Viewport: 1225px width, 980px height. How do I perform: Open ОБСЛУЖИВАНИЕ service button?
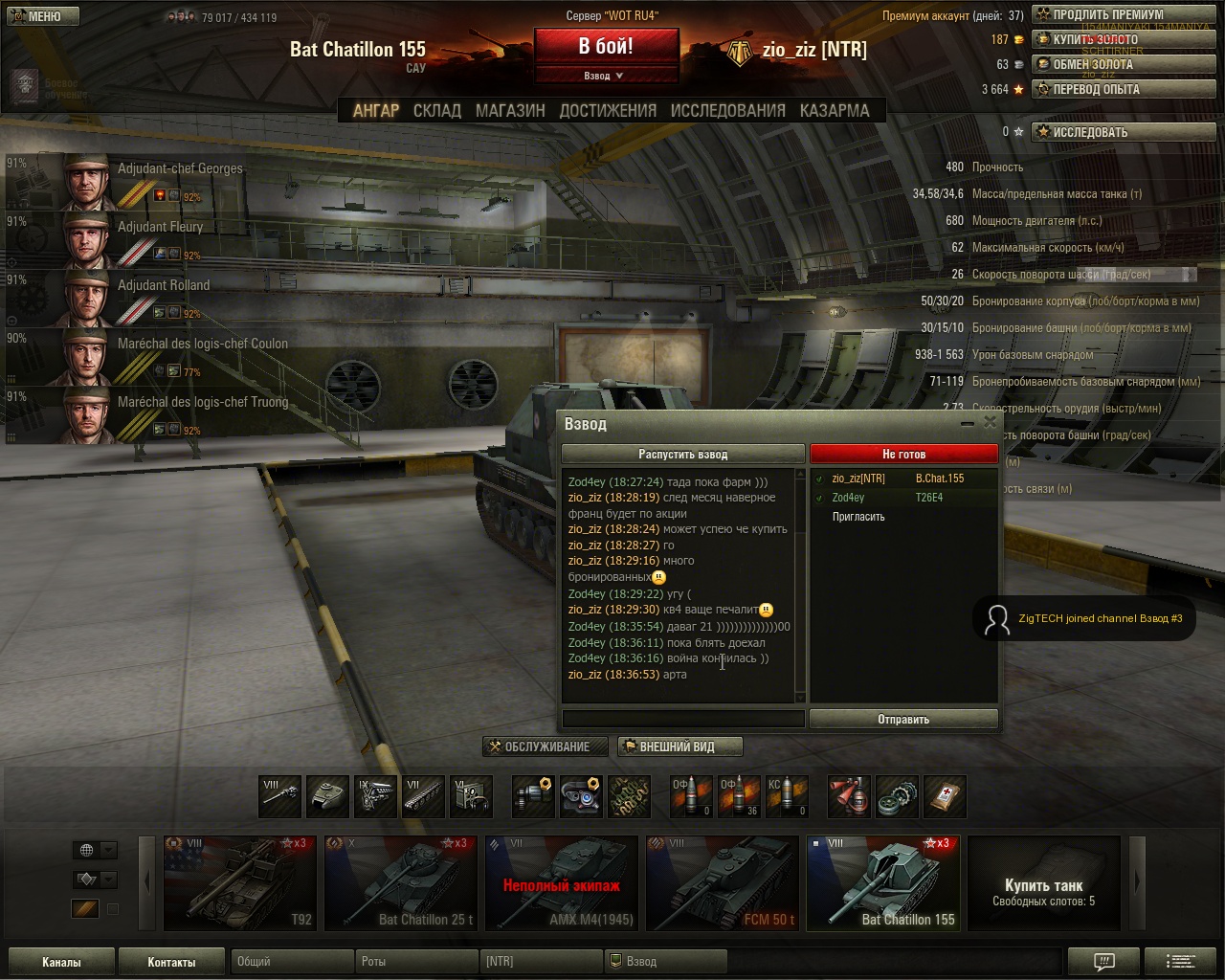point(546,746)
